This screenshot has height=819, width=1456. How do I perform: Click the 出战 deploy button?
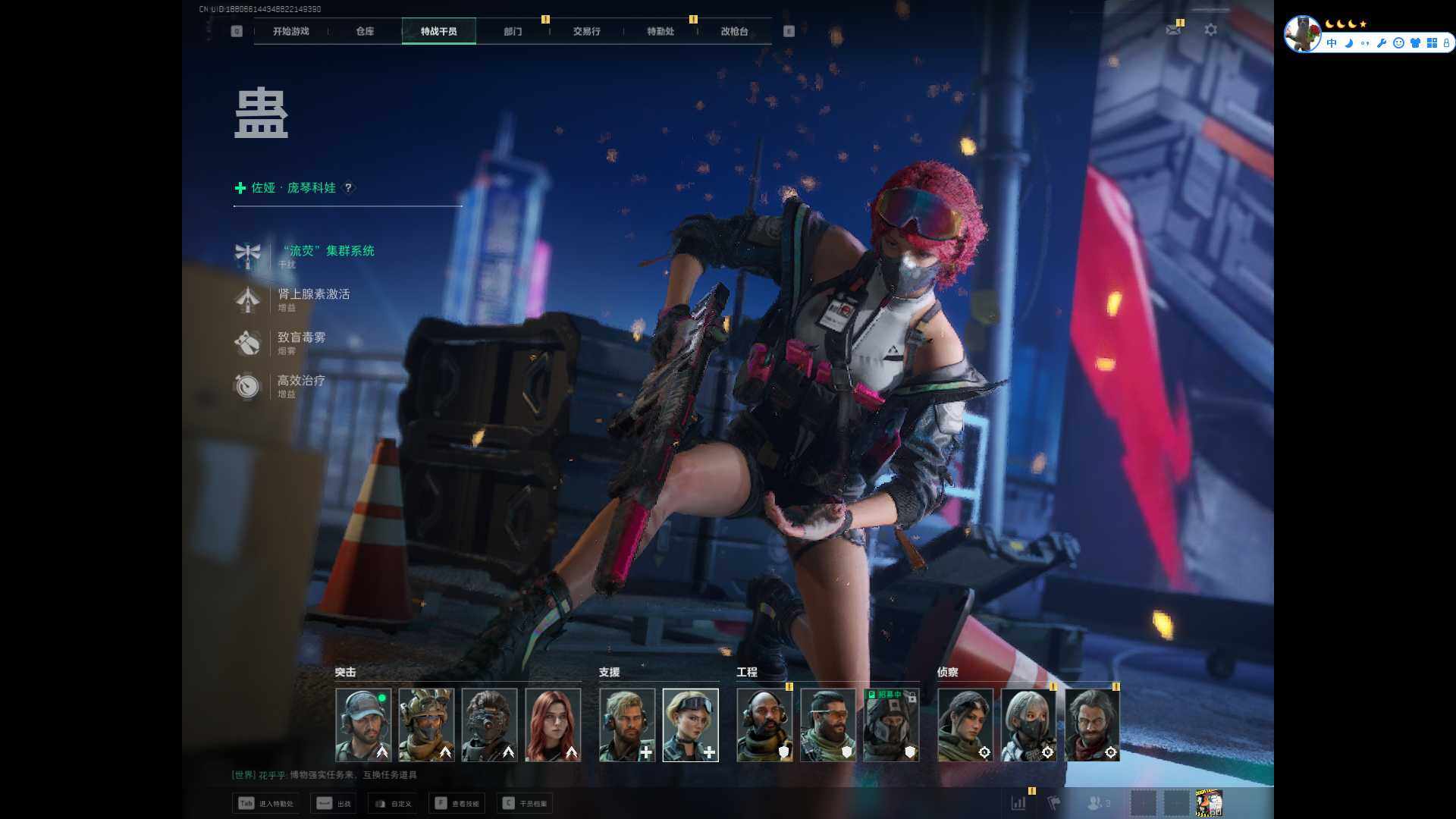tap(334, 803)
